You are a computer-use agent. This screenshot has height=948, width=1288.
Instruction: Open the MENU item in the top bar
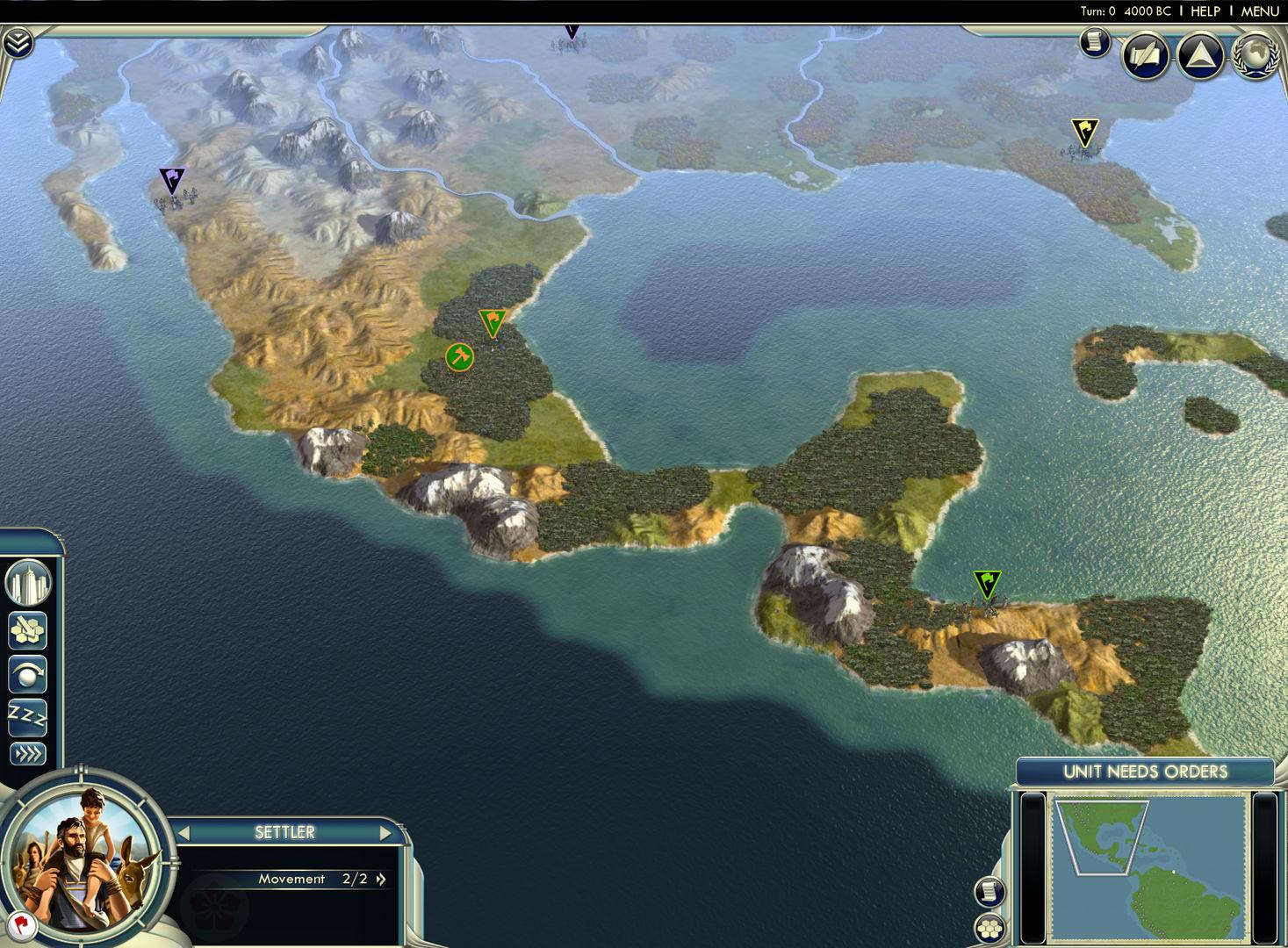pos(1259,11)
